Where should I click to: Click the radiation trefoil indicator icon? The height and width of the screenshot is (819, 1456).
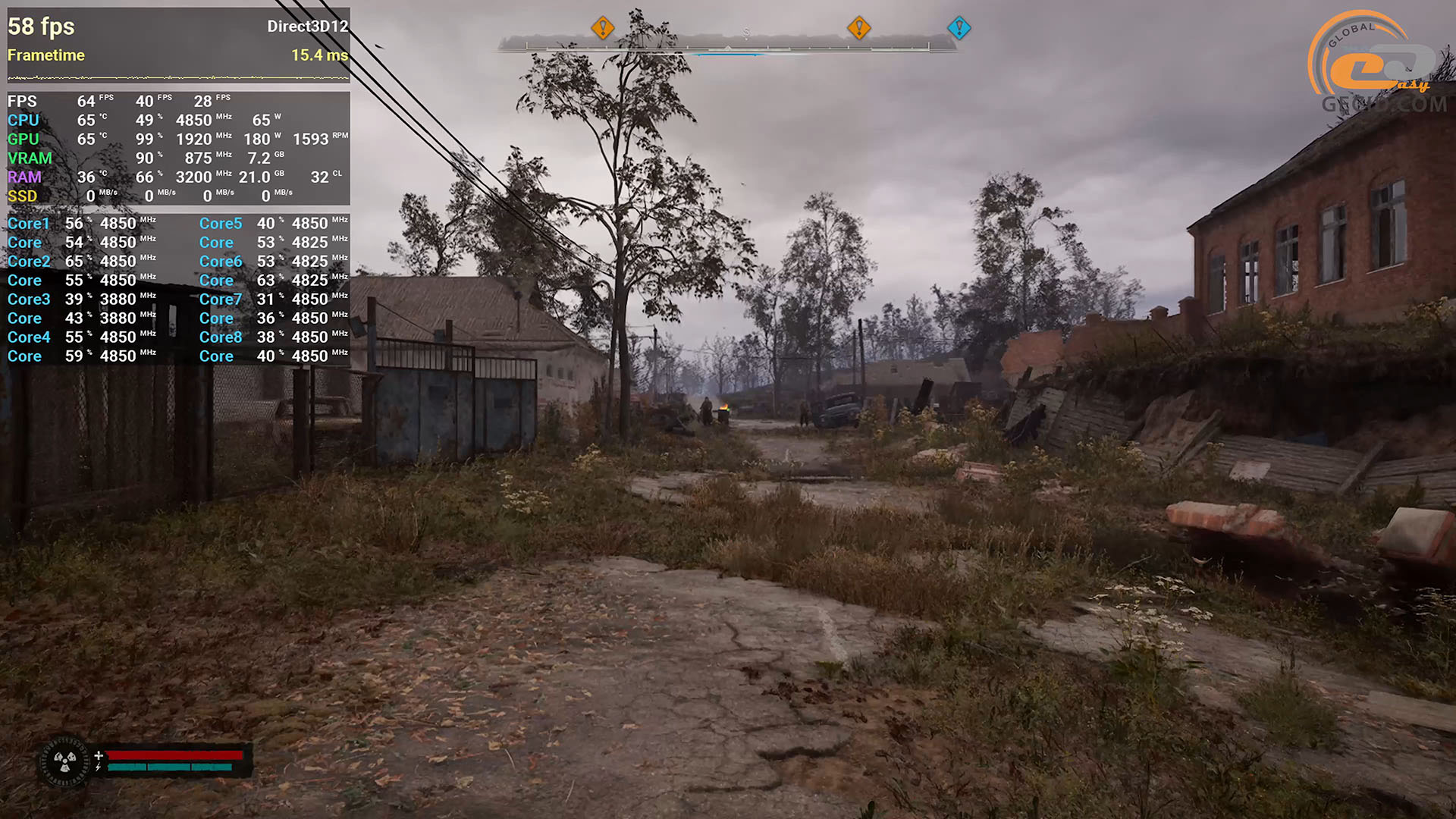[64, 761]
